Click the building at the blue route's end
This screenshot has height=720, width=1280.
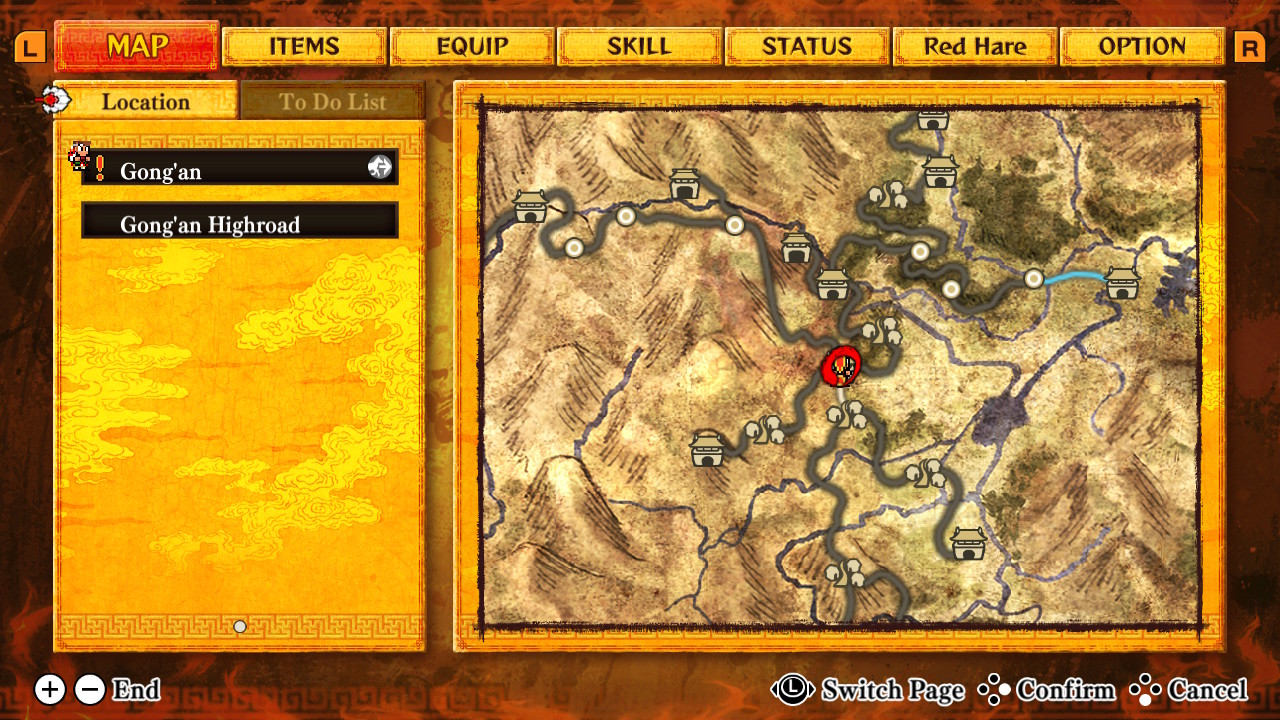[x=1122, y=284]
